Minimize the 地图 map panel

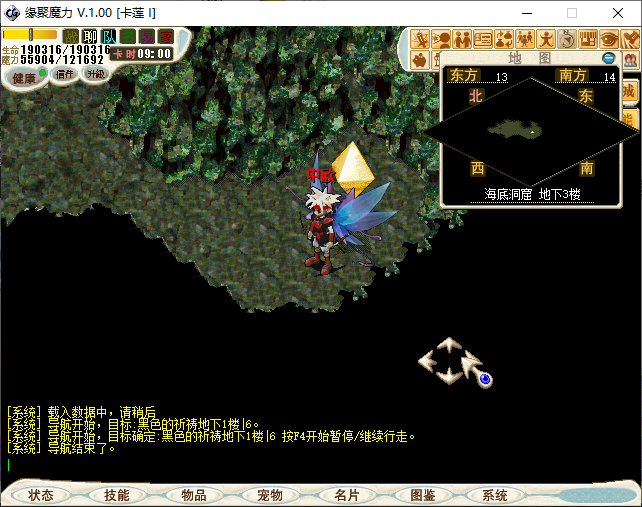coord(609,58)
